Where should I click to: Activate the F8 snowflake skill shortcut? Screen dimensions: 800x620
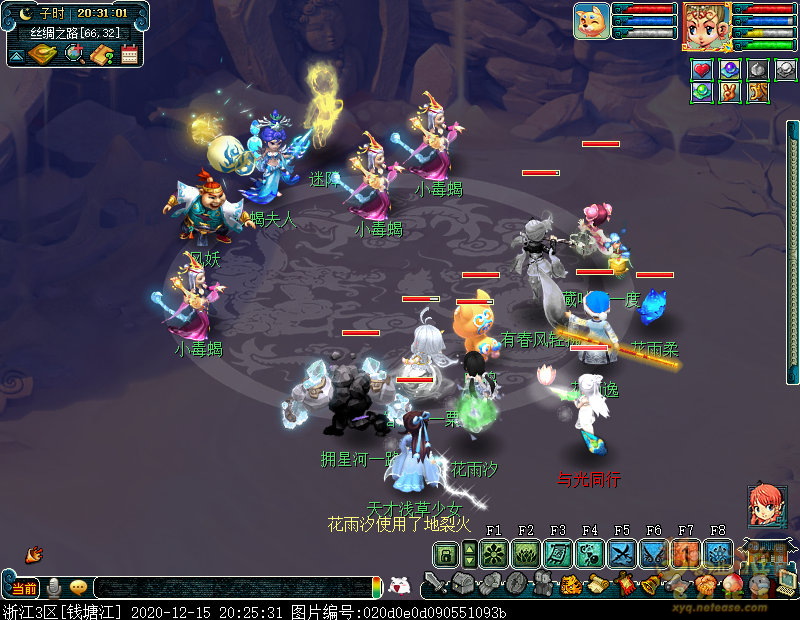[717, 553]
